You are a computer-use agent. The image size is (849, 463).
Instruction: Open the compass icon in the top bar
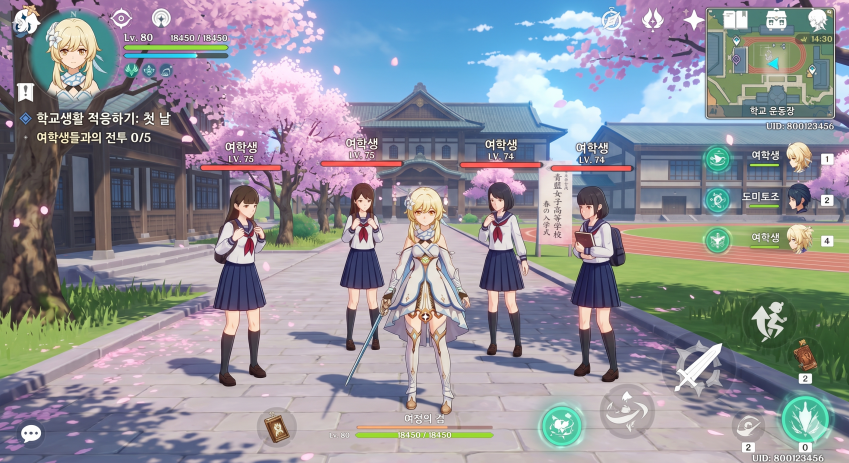click(x=613, y=20)
